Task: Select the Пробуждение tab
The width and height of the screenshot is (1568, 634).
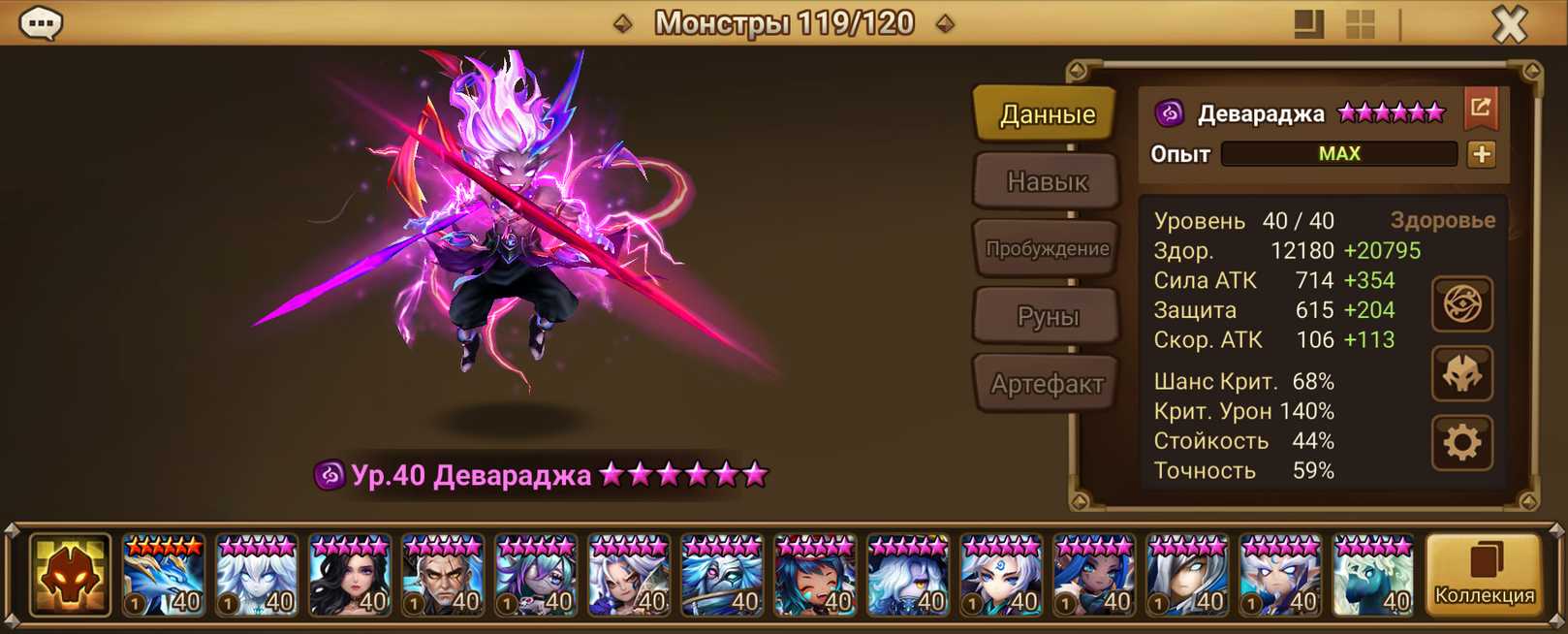Action: pyautogui.click(x=1047, y=249)
